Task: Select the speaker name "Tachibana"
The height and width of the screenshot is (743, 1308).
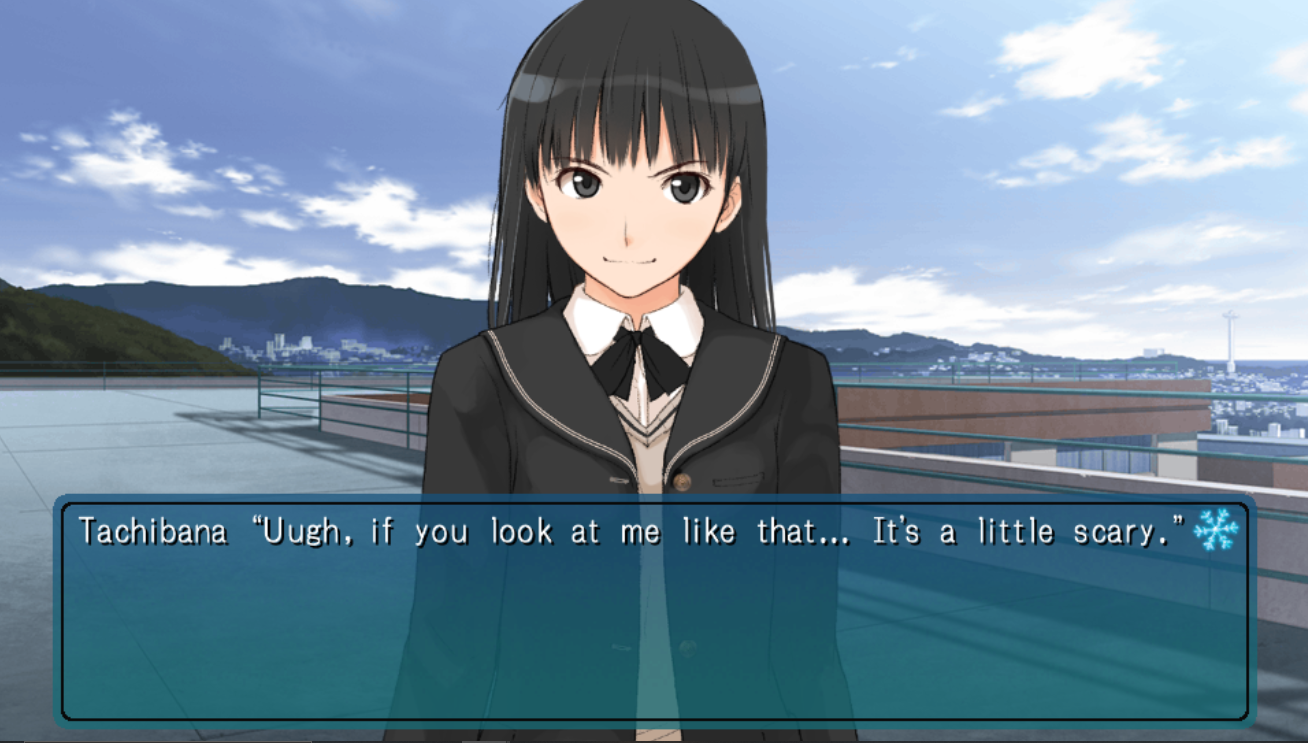Action: pos(156,531)
